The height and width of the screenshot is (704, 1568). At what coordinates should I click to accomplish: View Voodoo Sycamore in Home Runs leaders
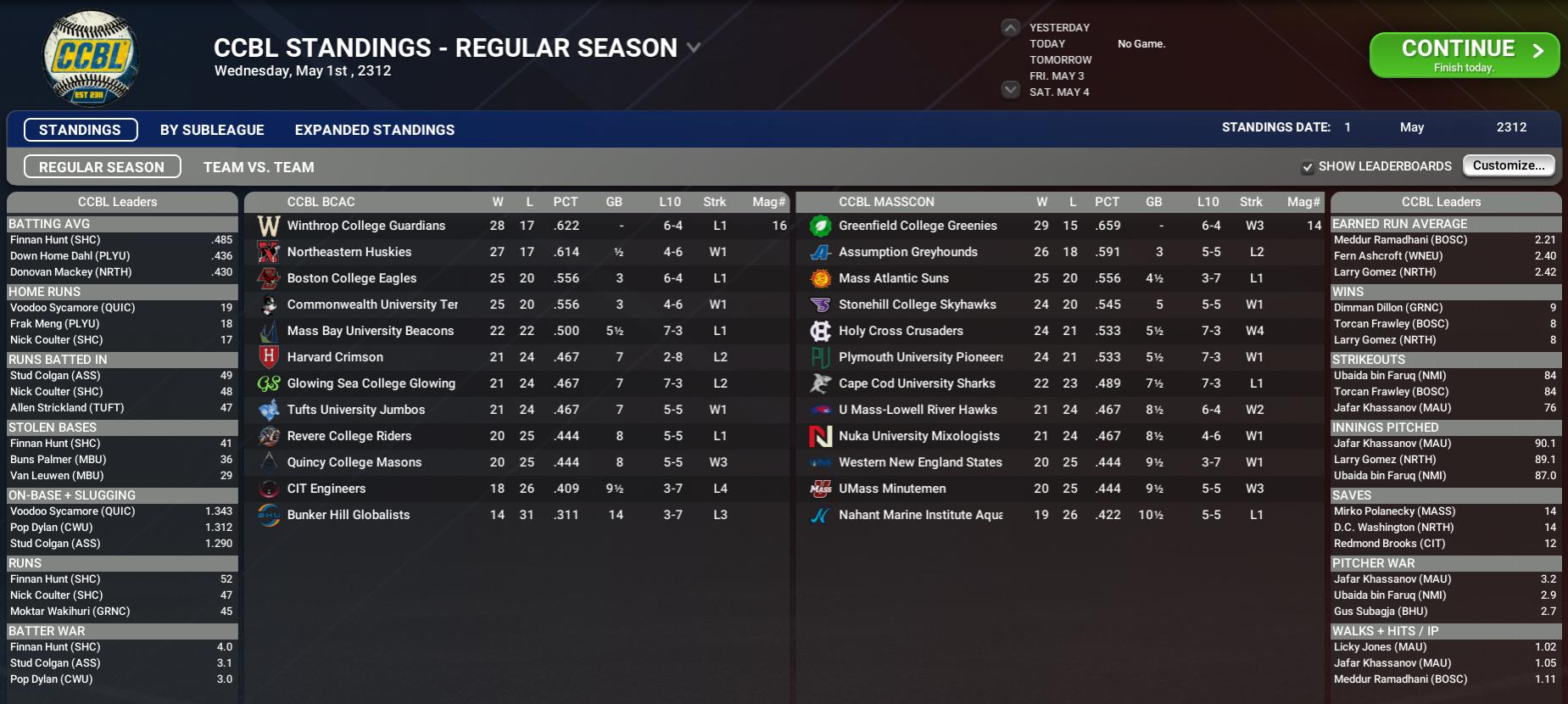tap(72, 308)
